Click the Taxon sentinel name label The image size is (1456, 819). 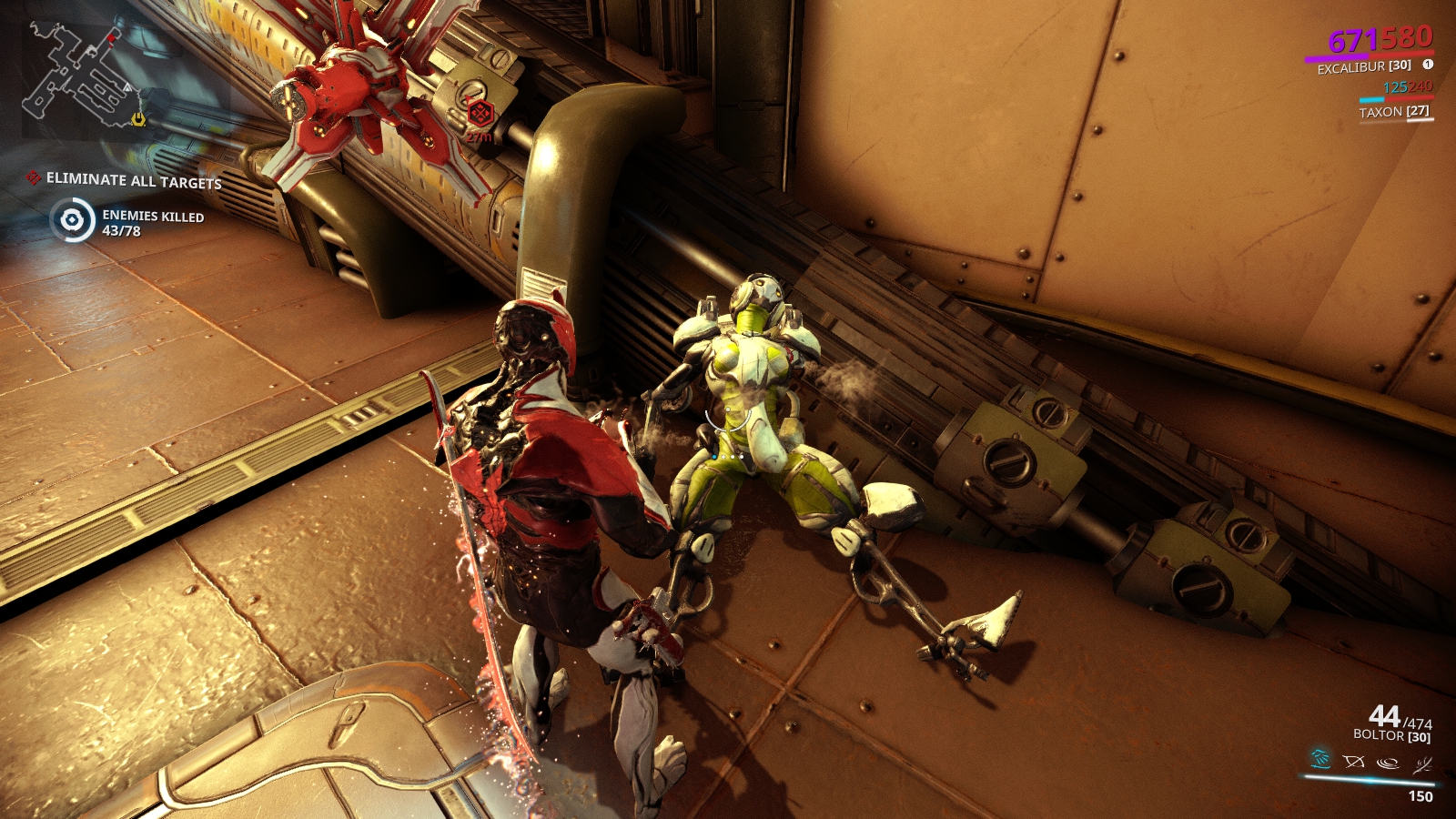(1393, 112)
